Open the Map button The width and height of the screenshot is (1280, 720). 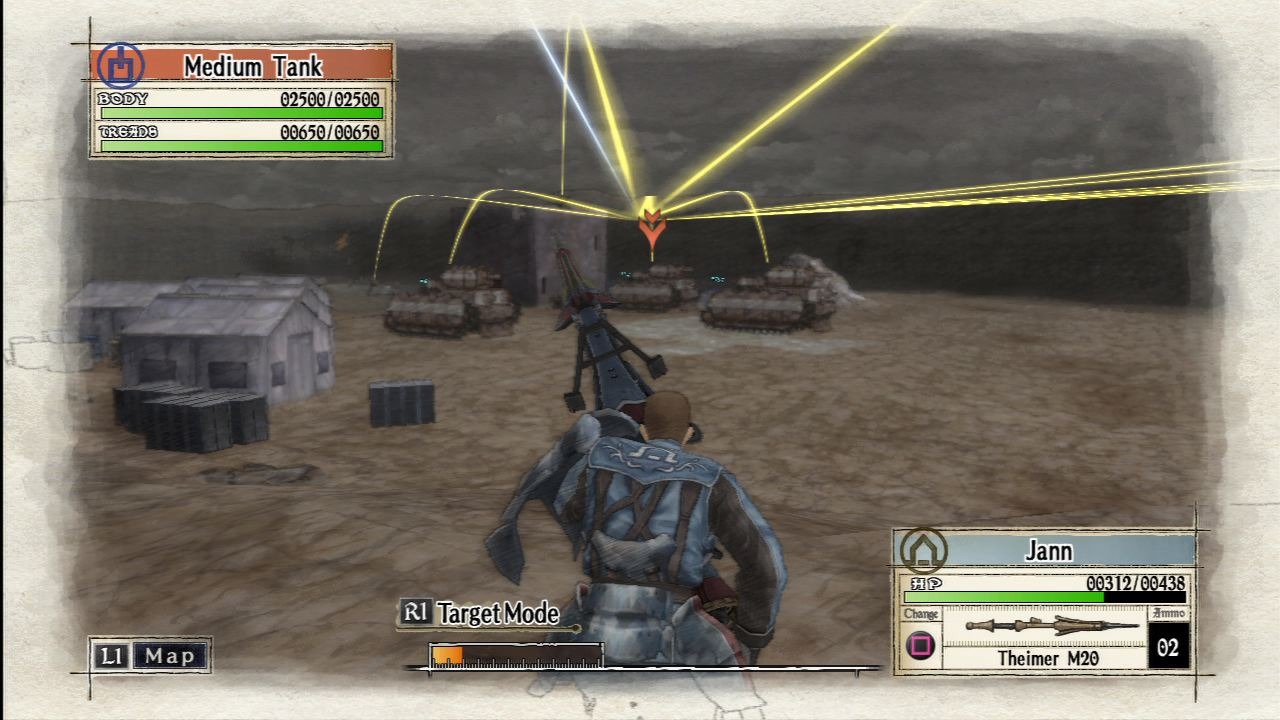151,656
